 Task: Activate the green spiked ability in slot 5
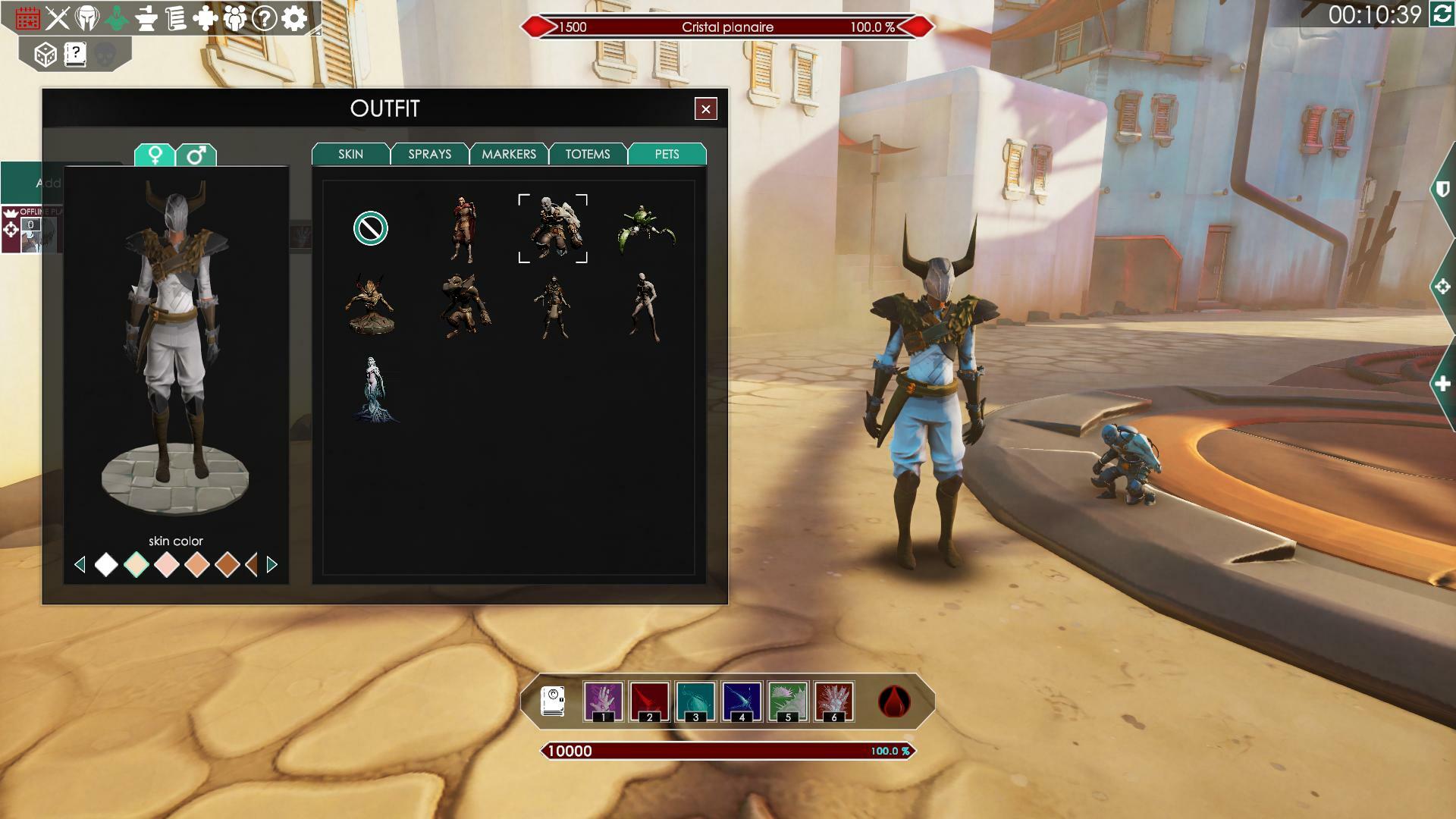tap(788, 701)
